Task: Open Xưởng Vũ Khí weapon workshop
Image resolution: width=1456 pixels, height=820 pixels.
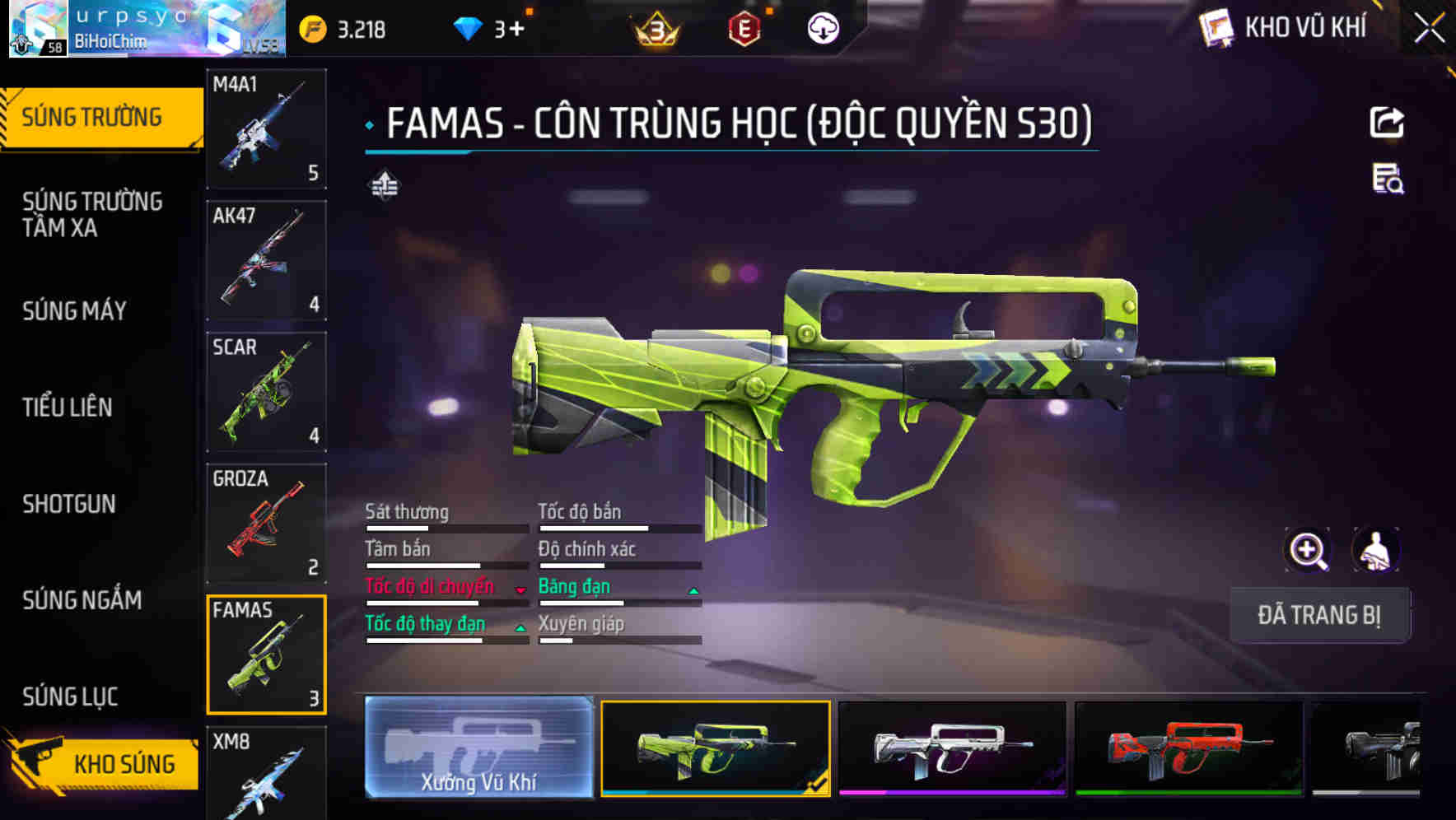Action: pyautogui.click(x=478, y=748)
